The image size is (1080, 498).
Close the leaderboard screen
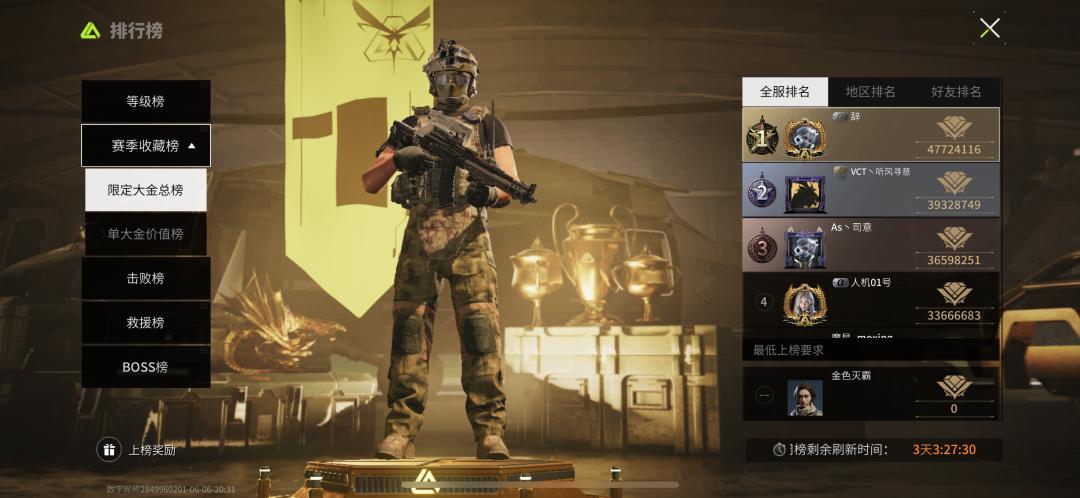click(989, 28)
